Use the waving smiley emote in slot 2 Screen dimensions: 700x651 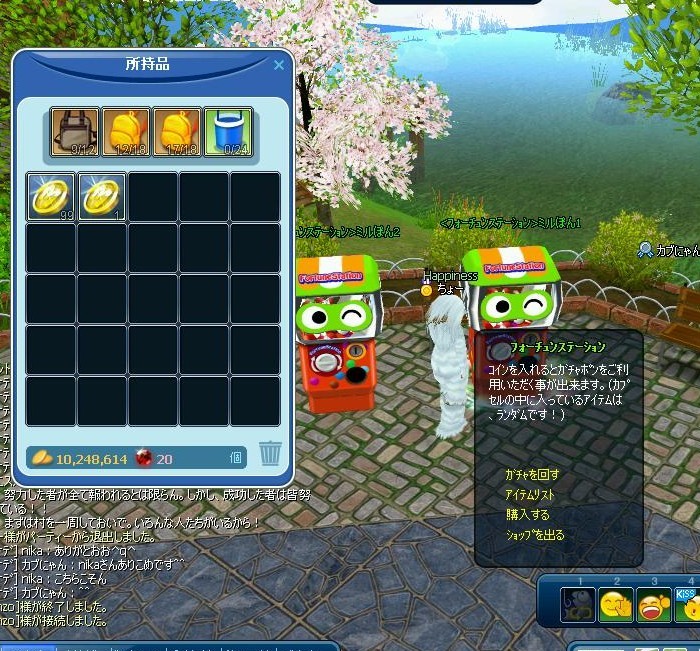click(x=616, y=606)
